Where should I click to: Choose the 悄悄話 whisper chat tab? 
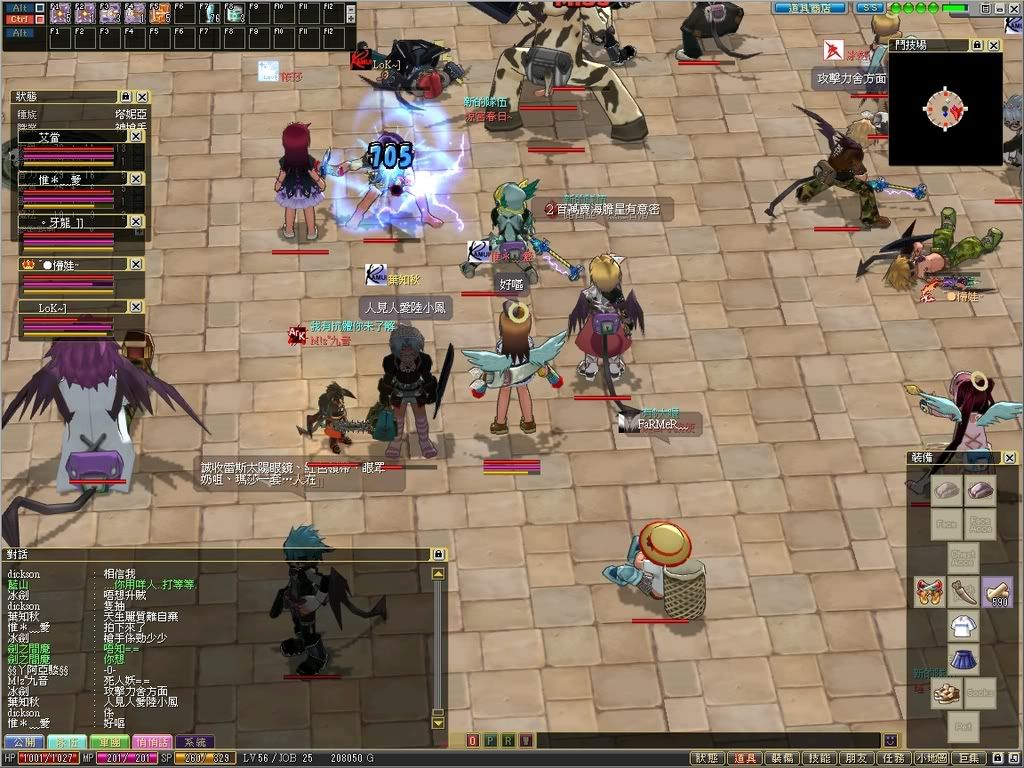pyautogui.click(x=152, y=742)
